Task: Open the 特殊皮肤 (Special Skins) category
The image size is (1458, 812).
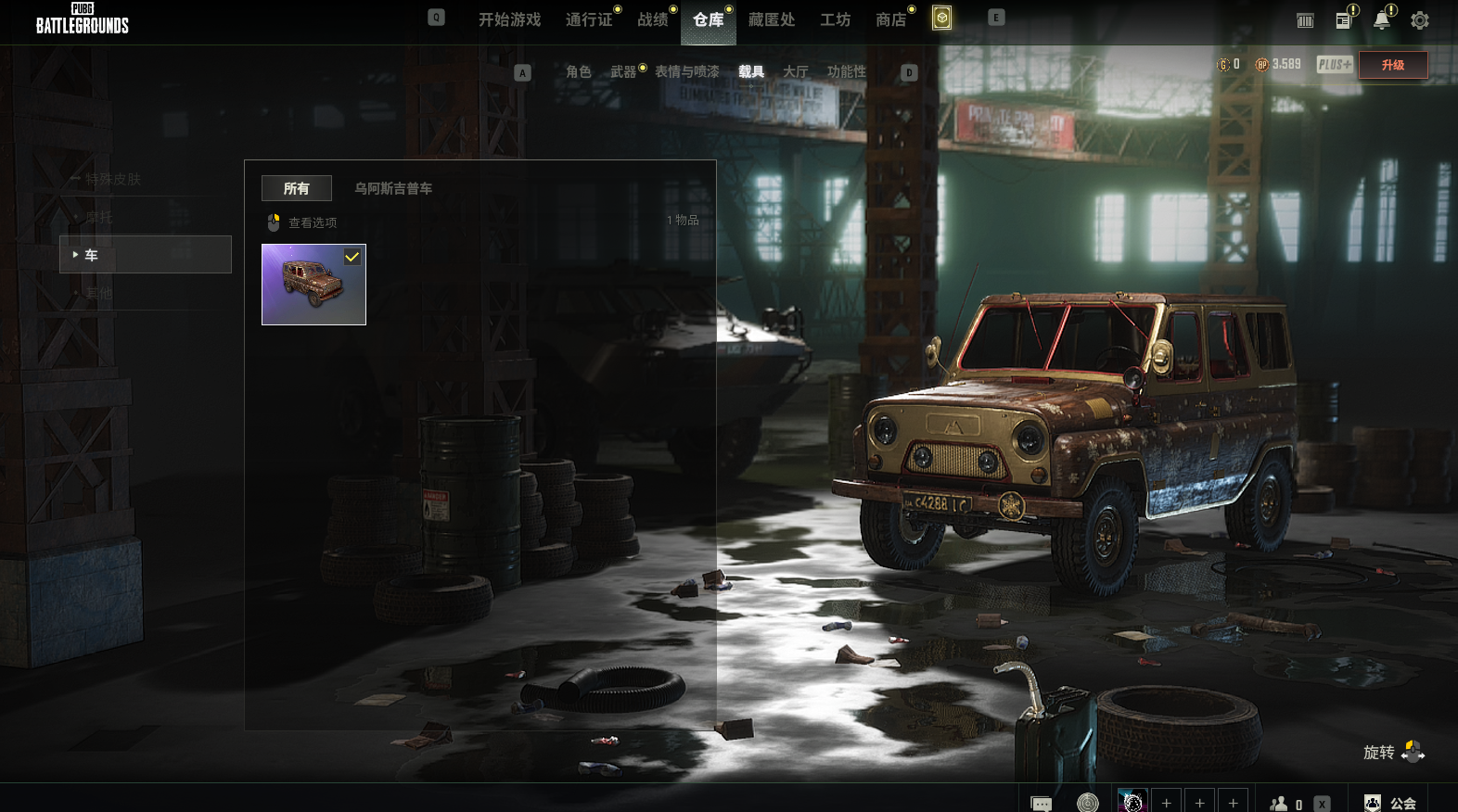Action: [x=113, y=179]
